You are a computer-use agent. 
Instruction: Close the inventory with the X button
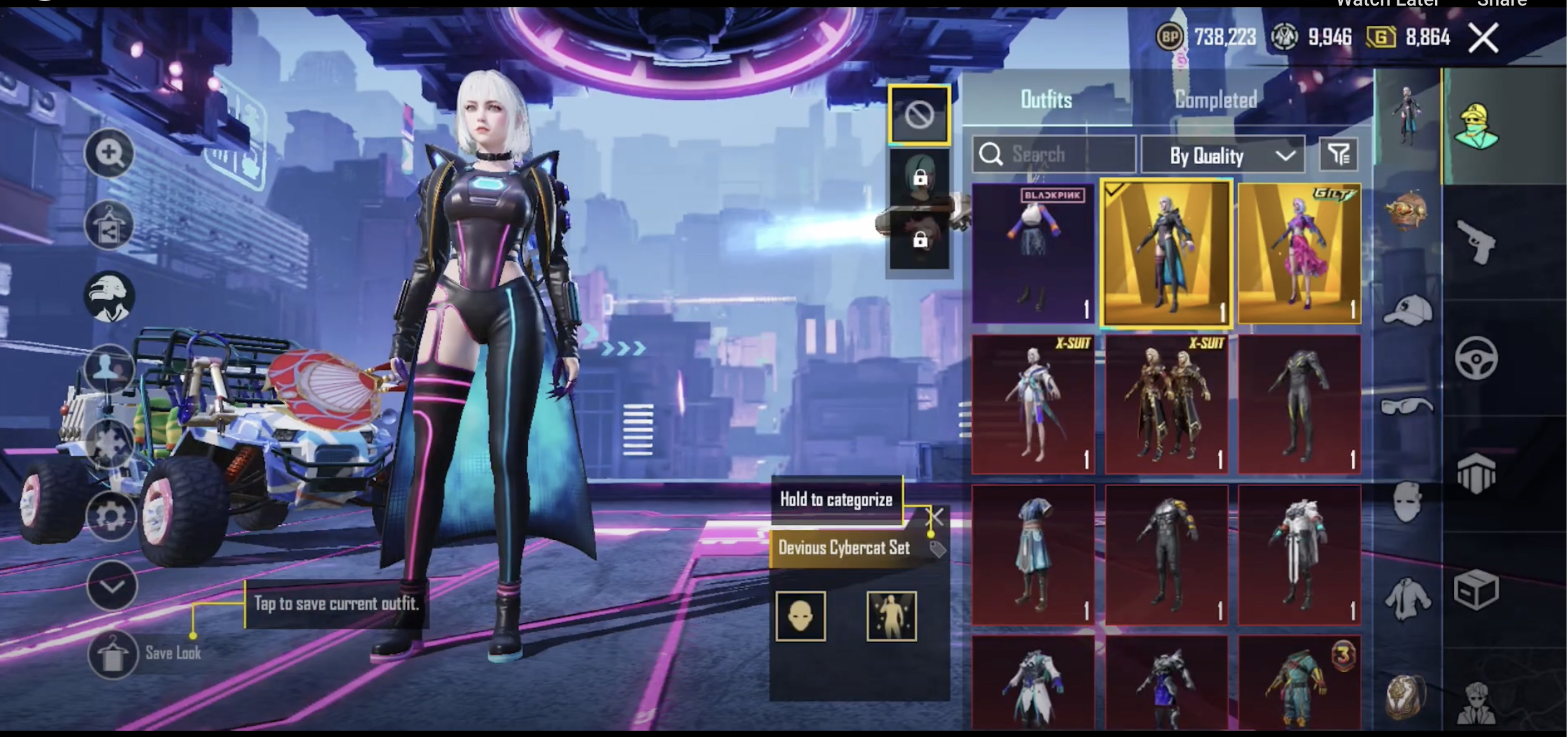(x=1483, y=38)
